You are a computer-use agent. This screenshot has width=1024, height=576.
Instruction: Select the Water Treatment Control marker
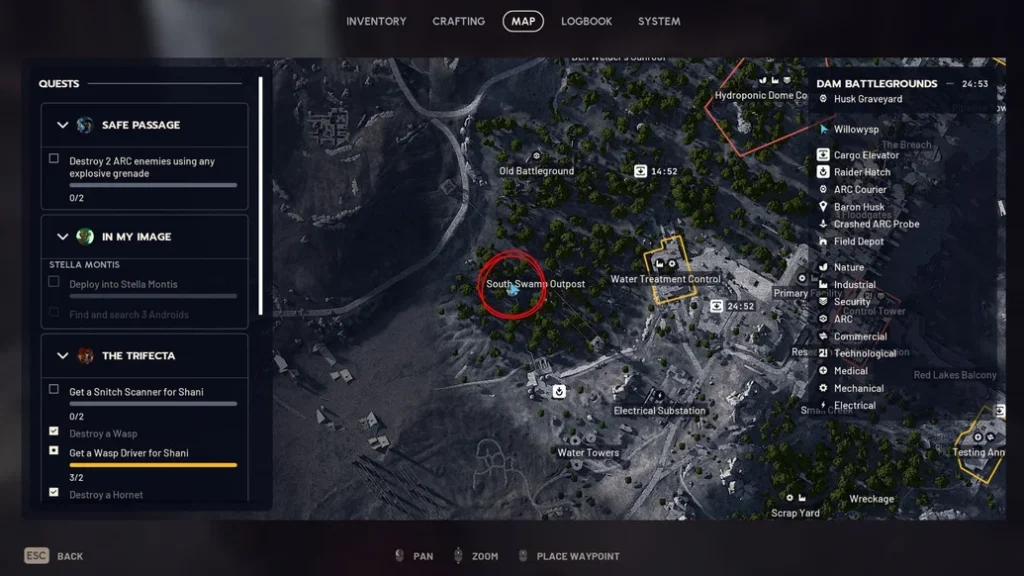pyautogui.click(x=665, y=279)
